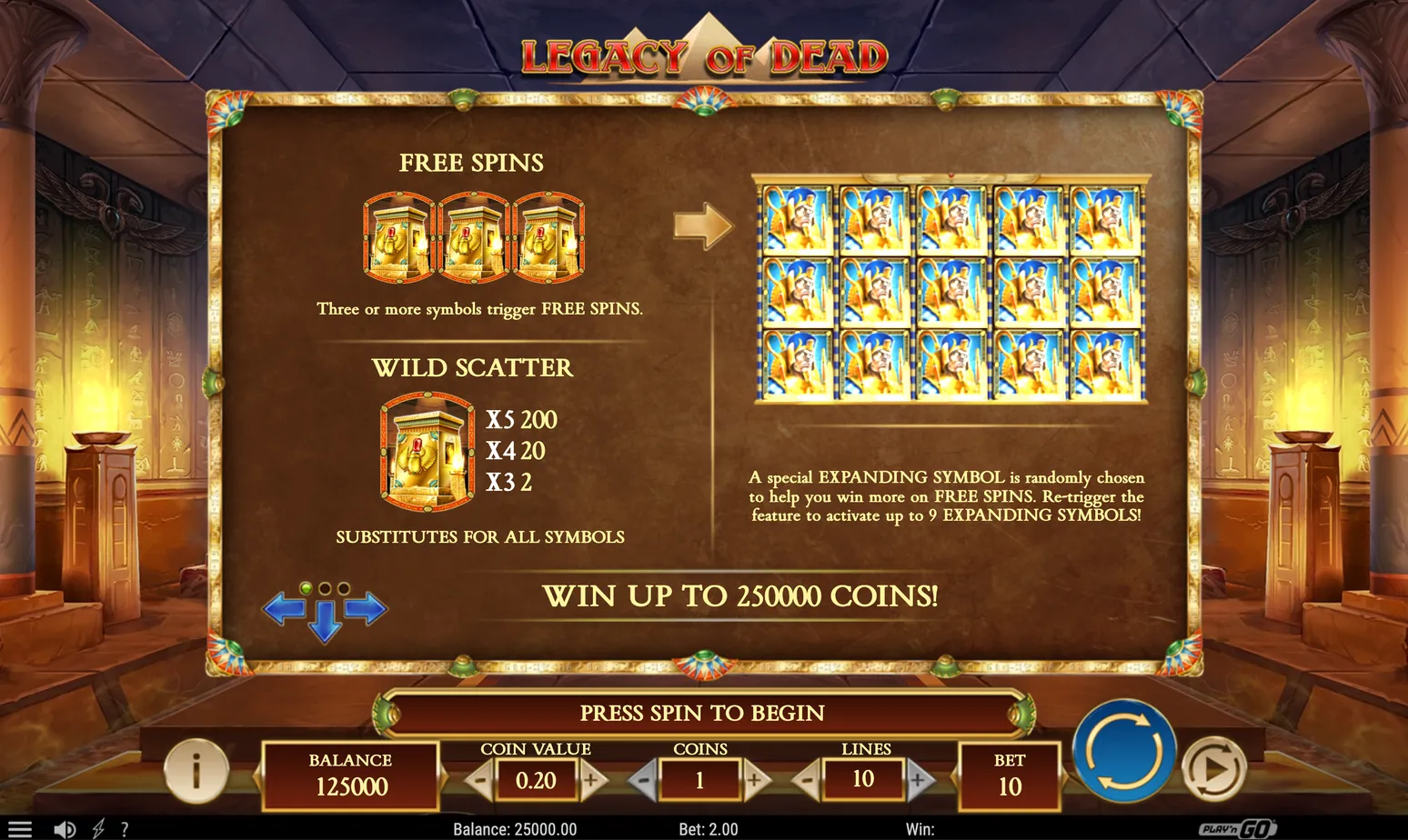
Task: Add one more coin
Action: click(755, 780)
